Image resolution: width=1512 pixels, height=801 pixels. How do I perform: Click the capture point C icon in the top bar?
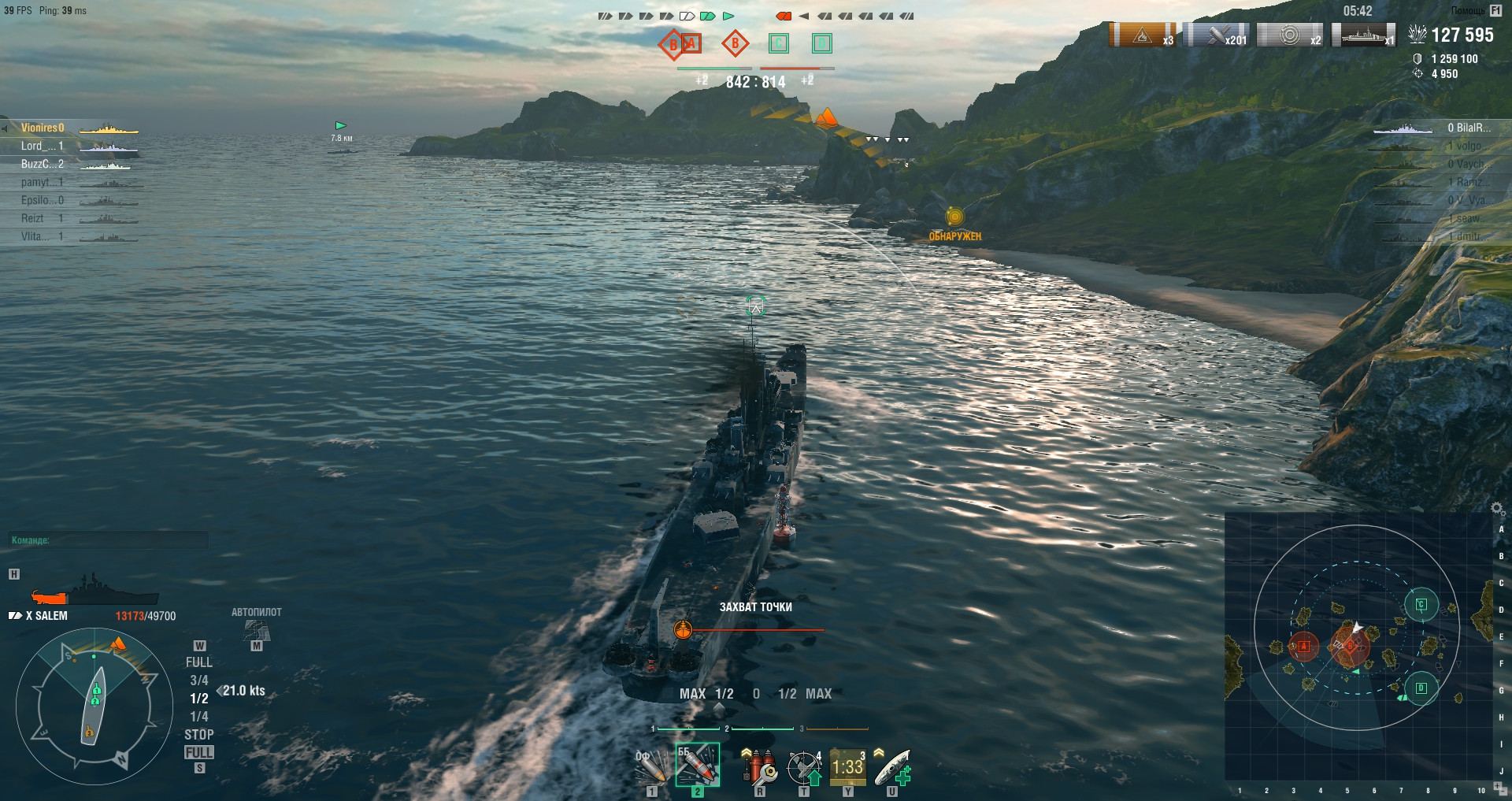[779, 43]
